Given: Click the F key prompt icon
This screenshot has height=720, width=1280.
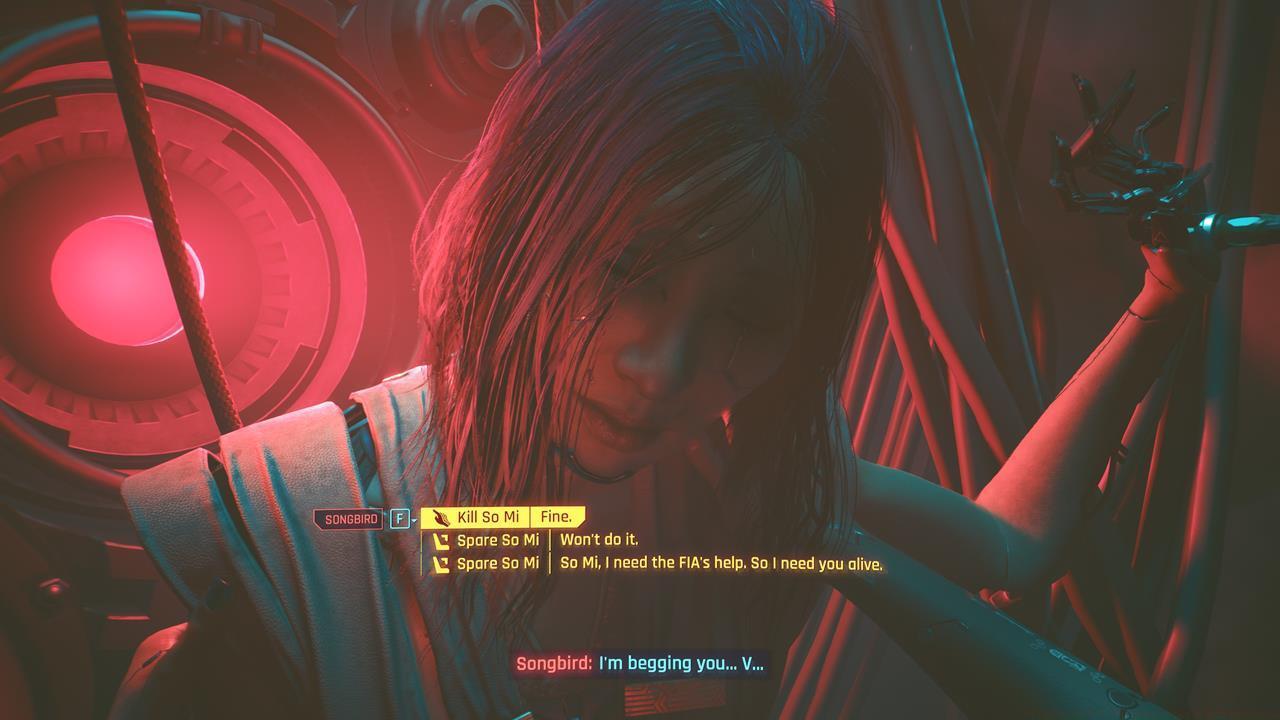Looking at the screenshot, I should [x=400, y=516].
